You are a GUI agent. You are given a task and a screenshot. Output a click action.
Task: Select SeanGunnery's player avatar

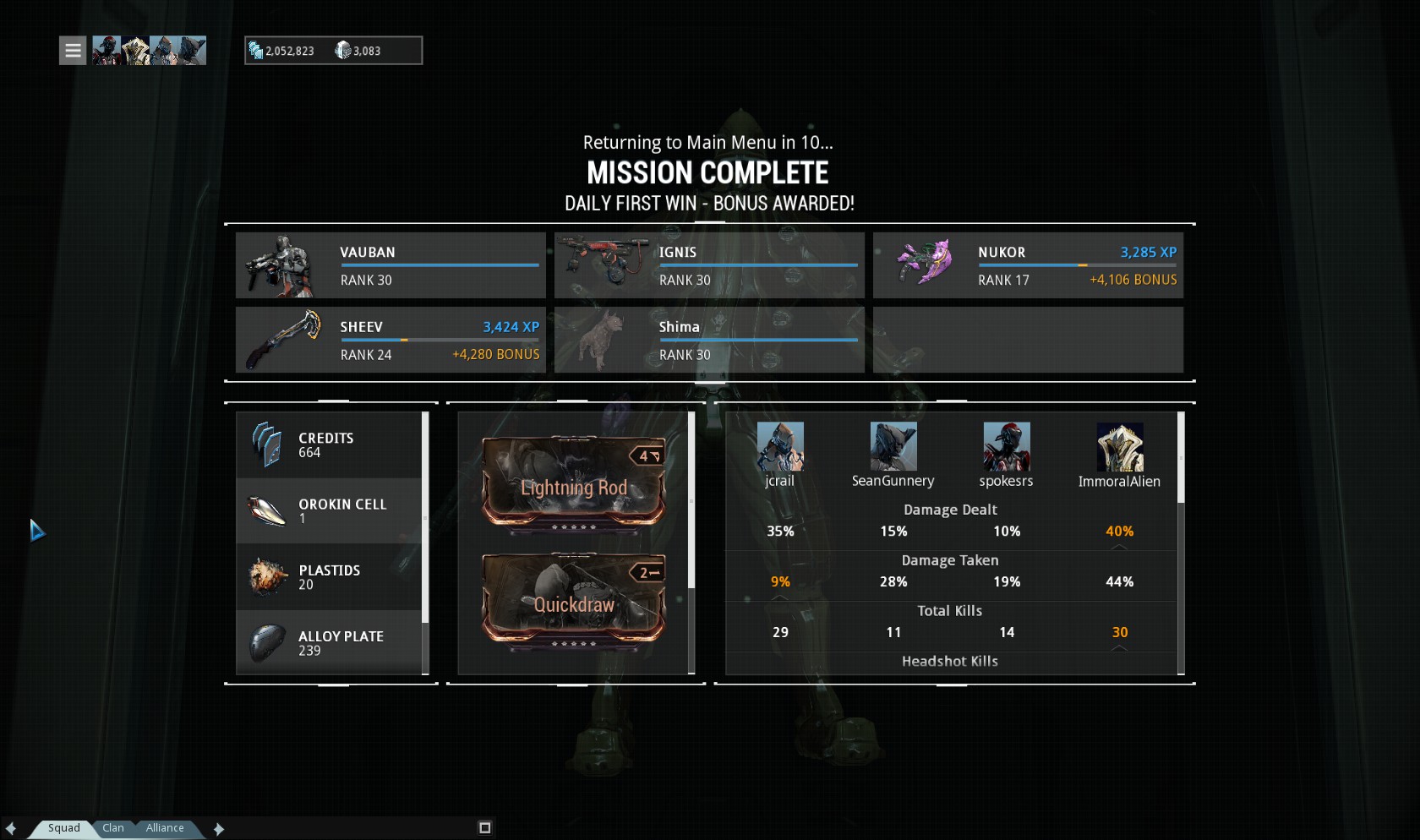tap(893, 447)
